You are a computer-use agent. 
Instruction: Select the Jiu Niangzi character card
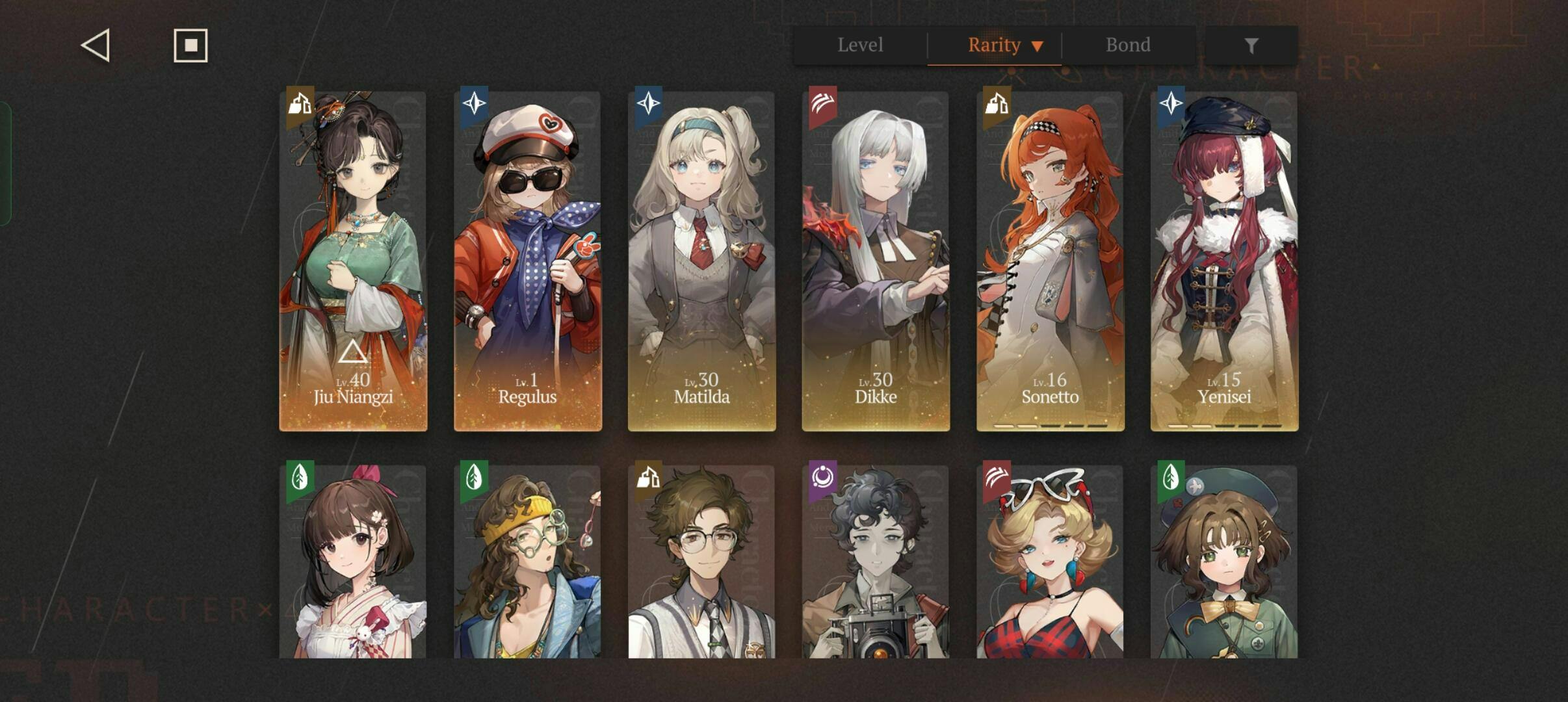(353, 261)
